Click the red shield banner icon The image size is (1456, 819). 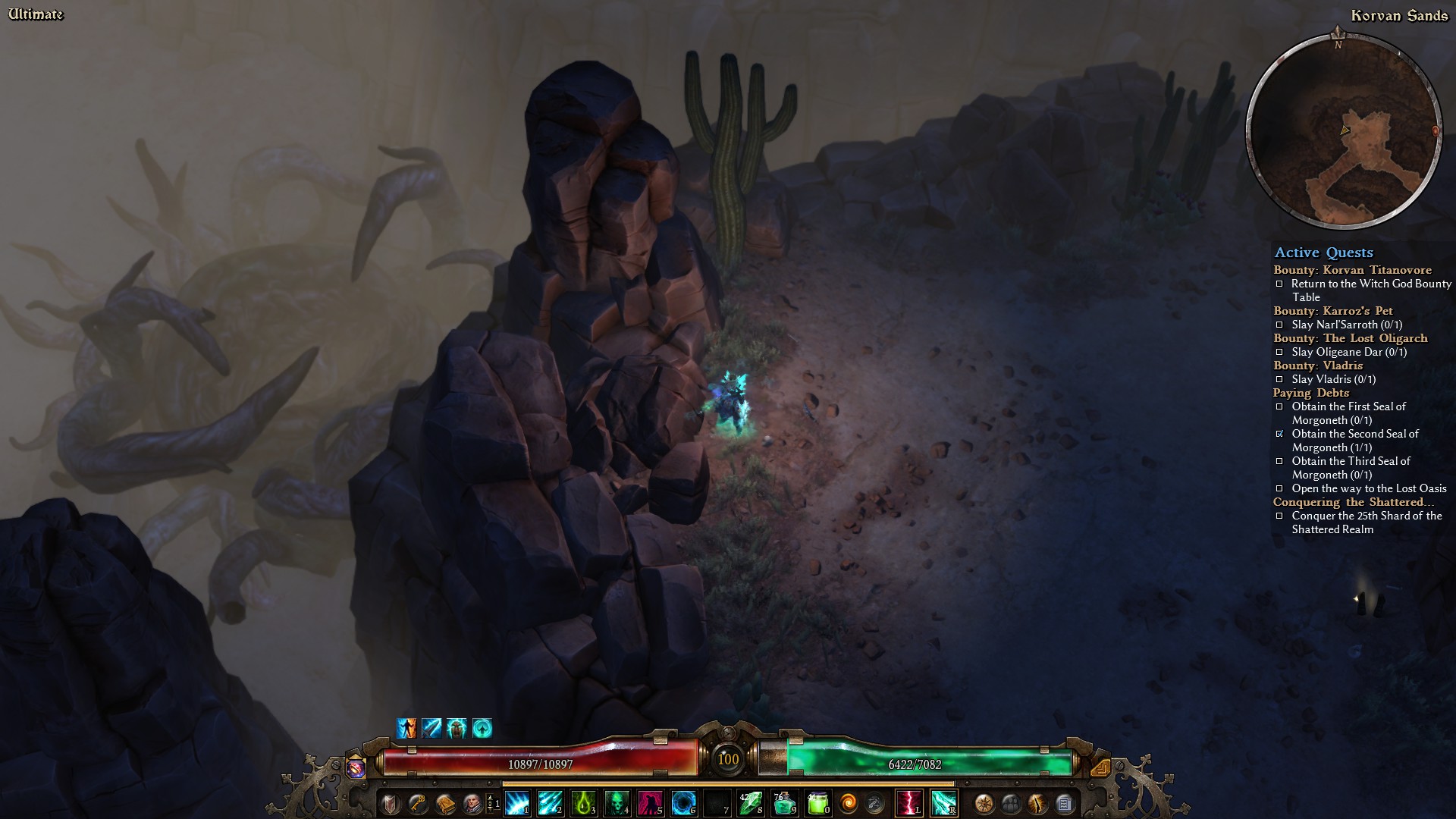pyautogui.click(x=390, y=802)
